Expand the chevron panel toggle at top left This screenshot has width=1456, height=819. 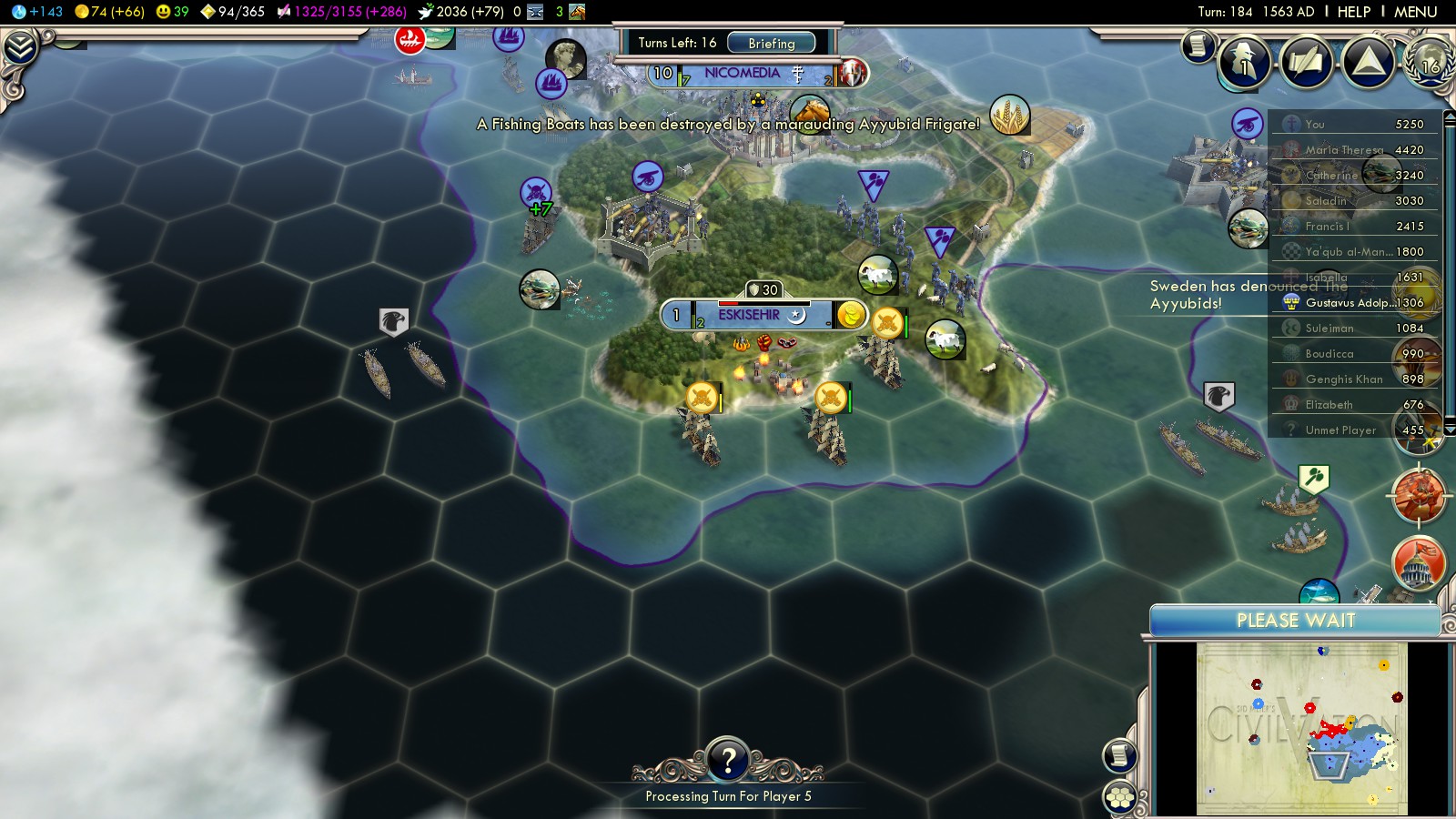[x=19, y=47]
